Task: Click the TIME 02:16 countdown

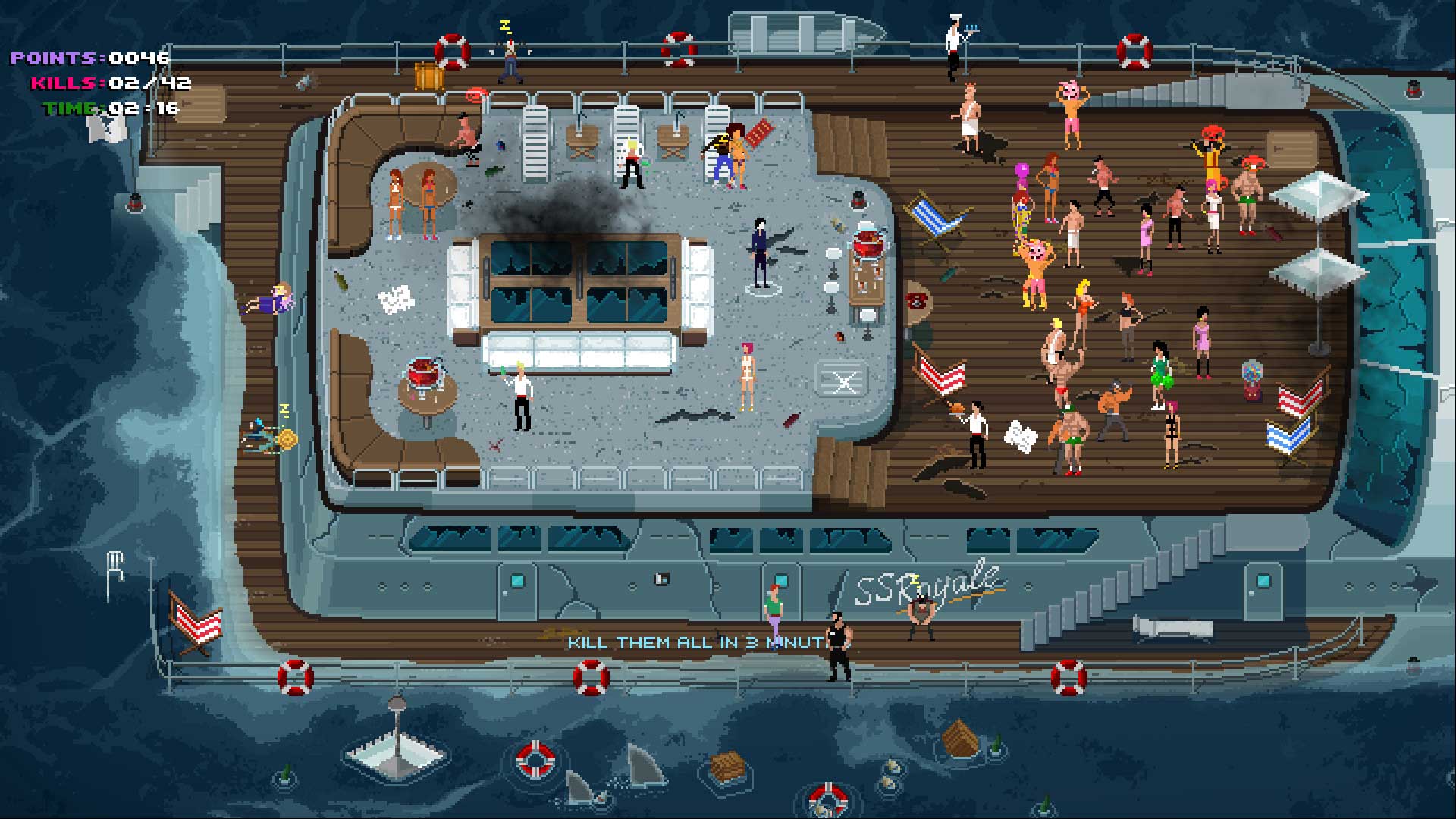Action: (x=114, y=108)
